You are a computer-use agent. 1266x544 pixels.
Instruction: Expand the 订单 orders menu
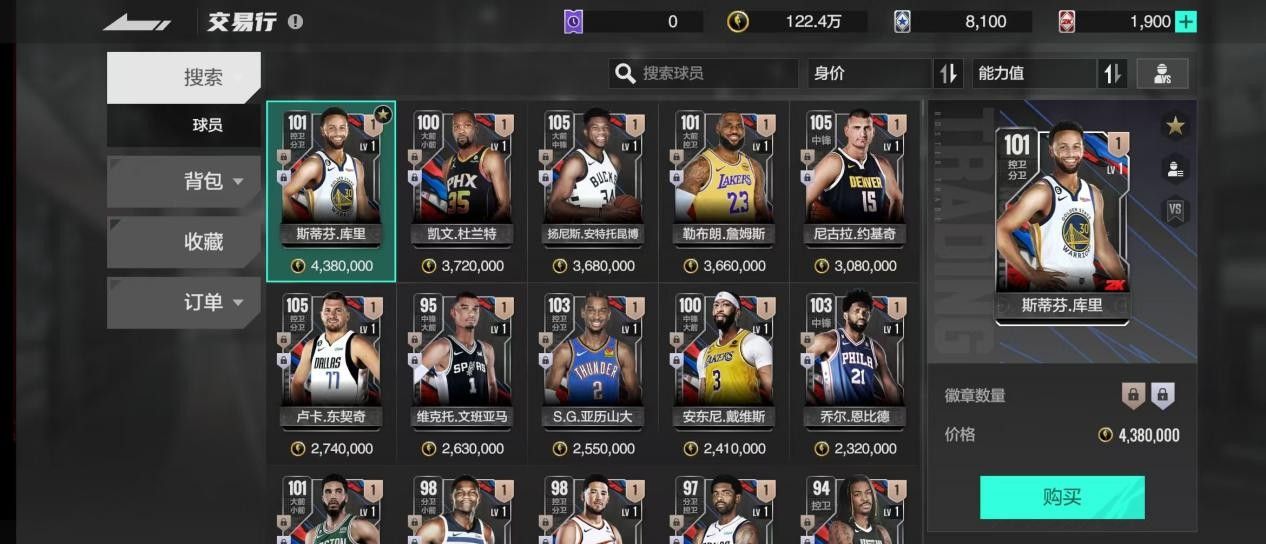184,302
